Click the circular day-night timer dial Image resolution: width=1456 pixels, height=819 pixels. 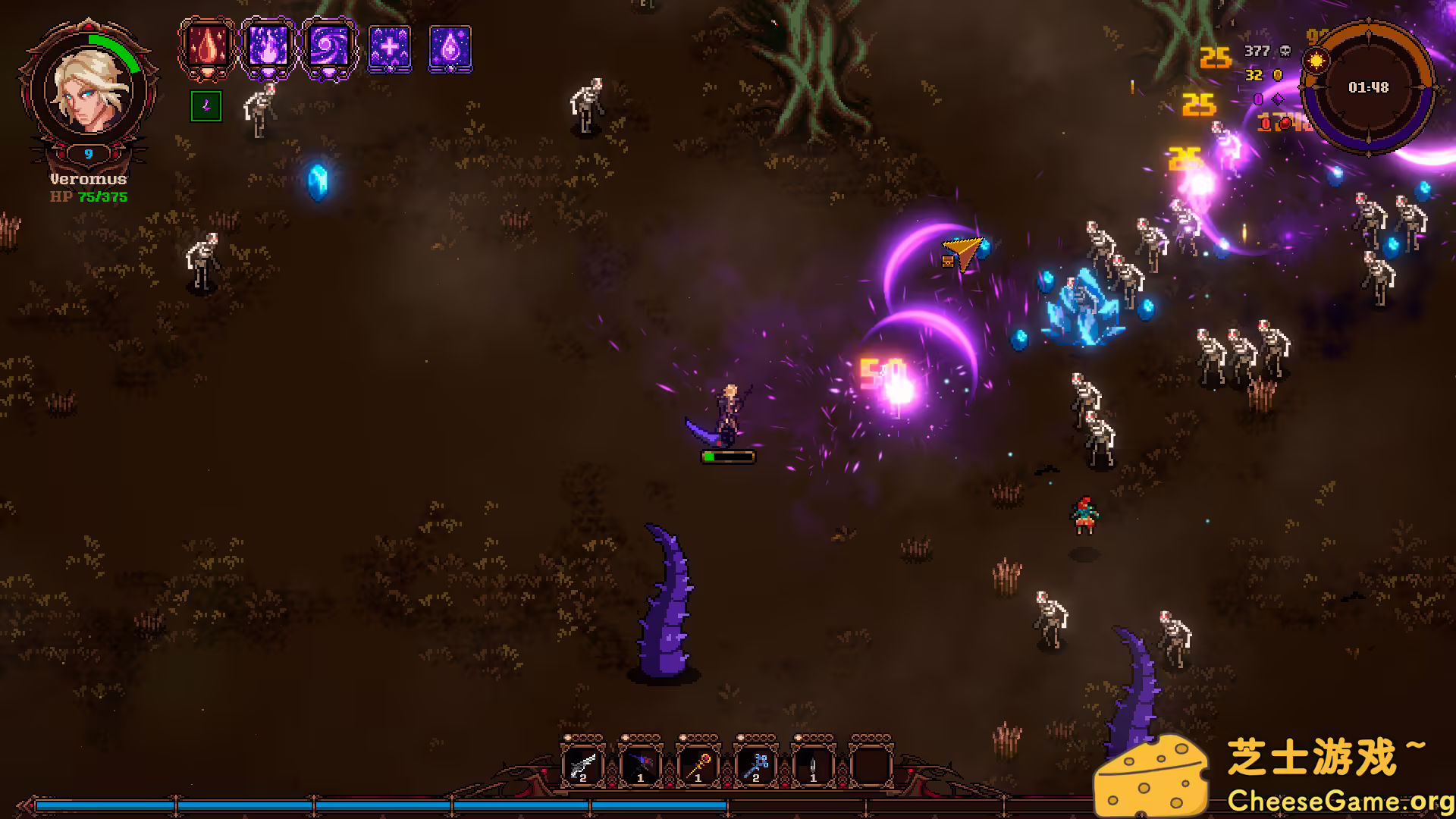(1368, 87)
